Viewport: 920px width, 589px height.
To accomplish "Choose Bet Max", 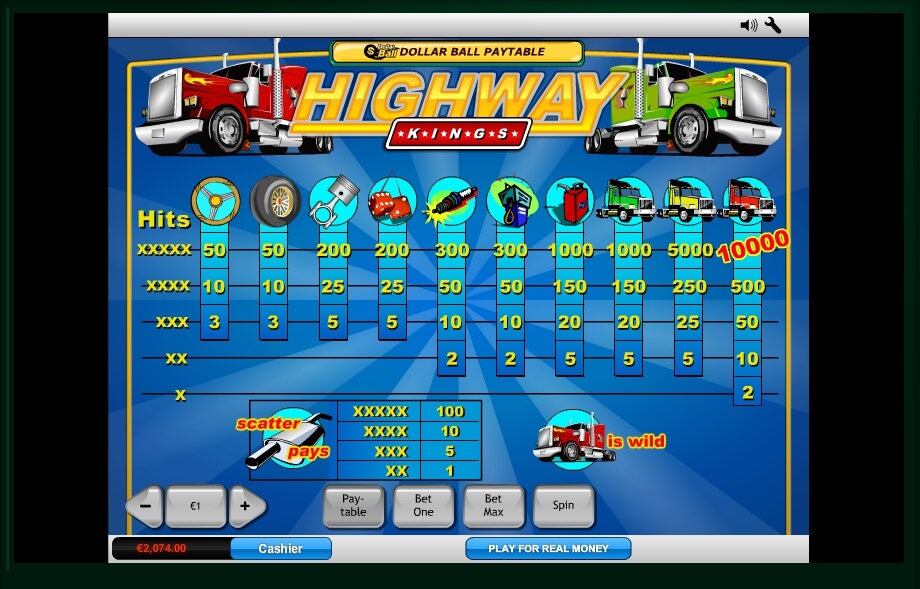I will (493, 505).
